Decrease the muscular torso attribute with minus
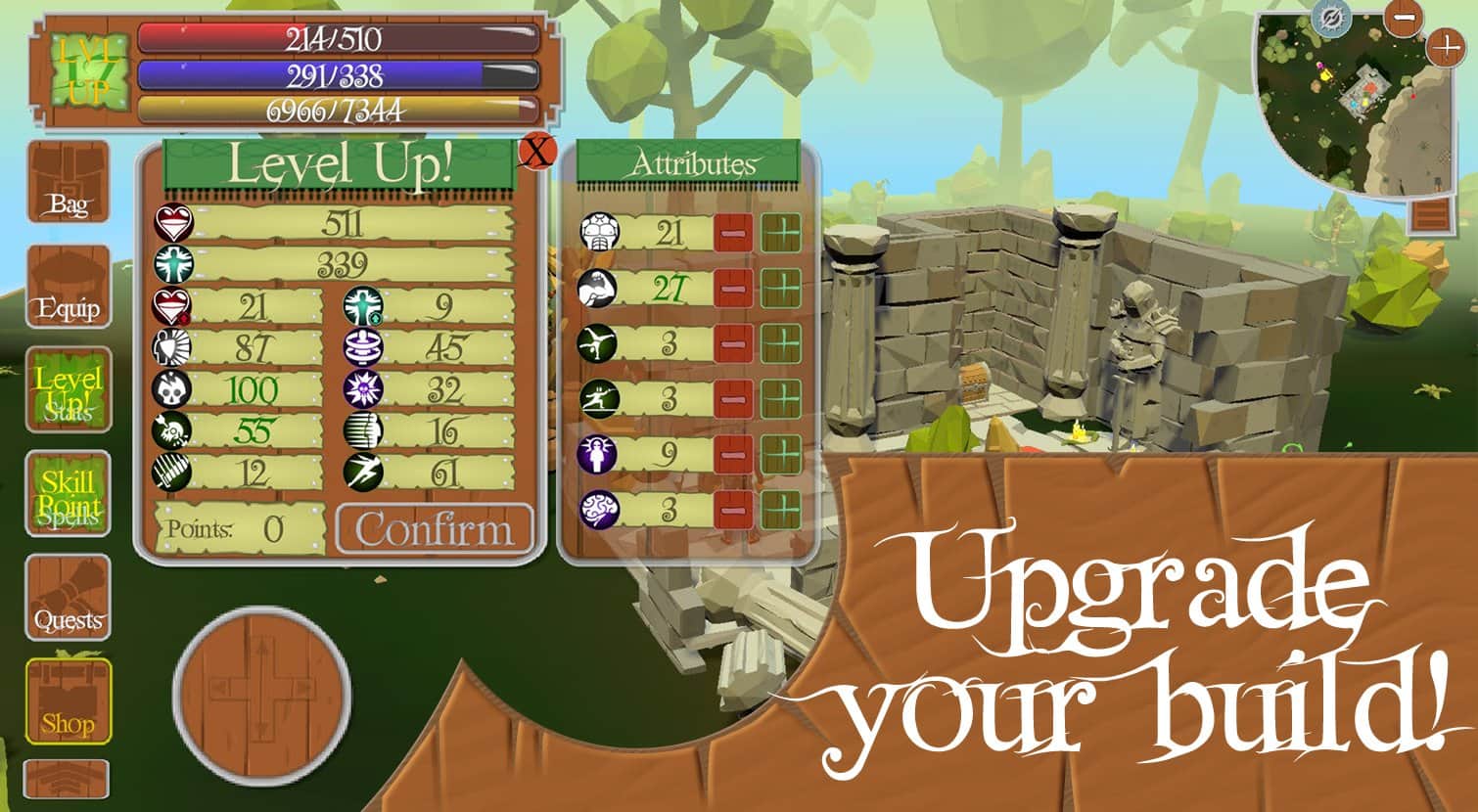The width and height of the screenshot is (1478, 812). pos(732,234)
